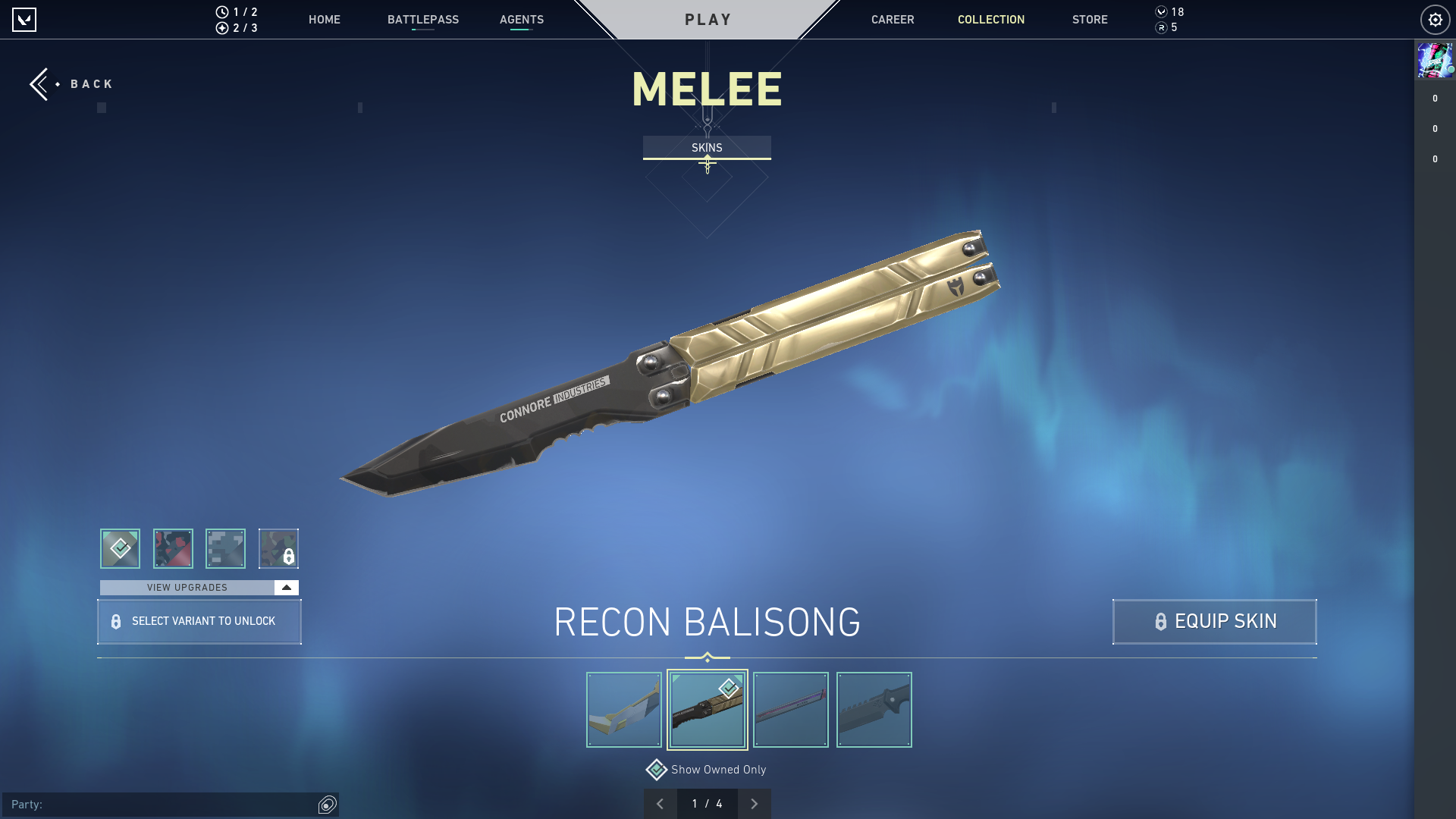The width and height of the screenshot is (1456, 819).
Task: Click Select Variant to Unlock
Action: (x=199, y=621)
